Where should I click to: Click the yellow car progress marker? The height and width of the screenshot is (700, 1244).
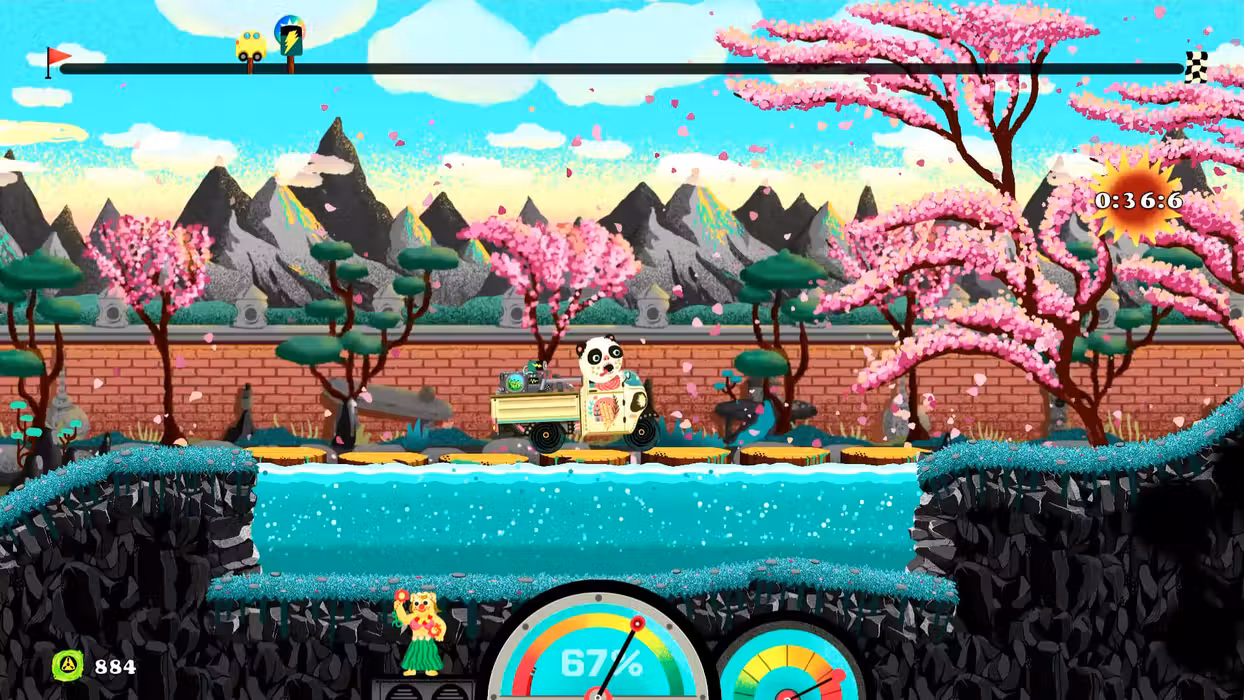251,46
